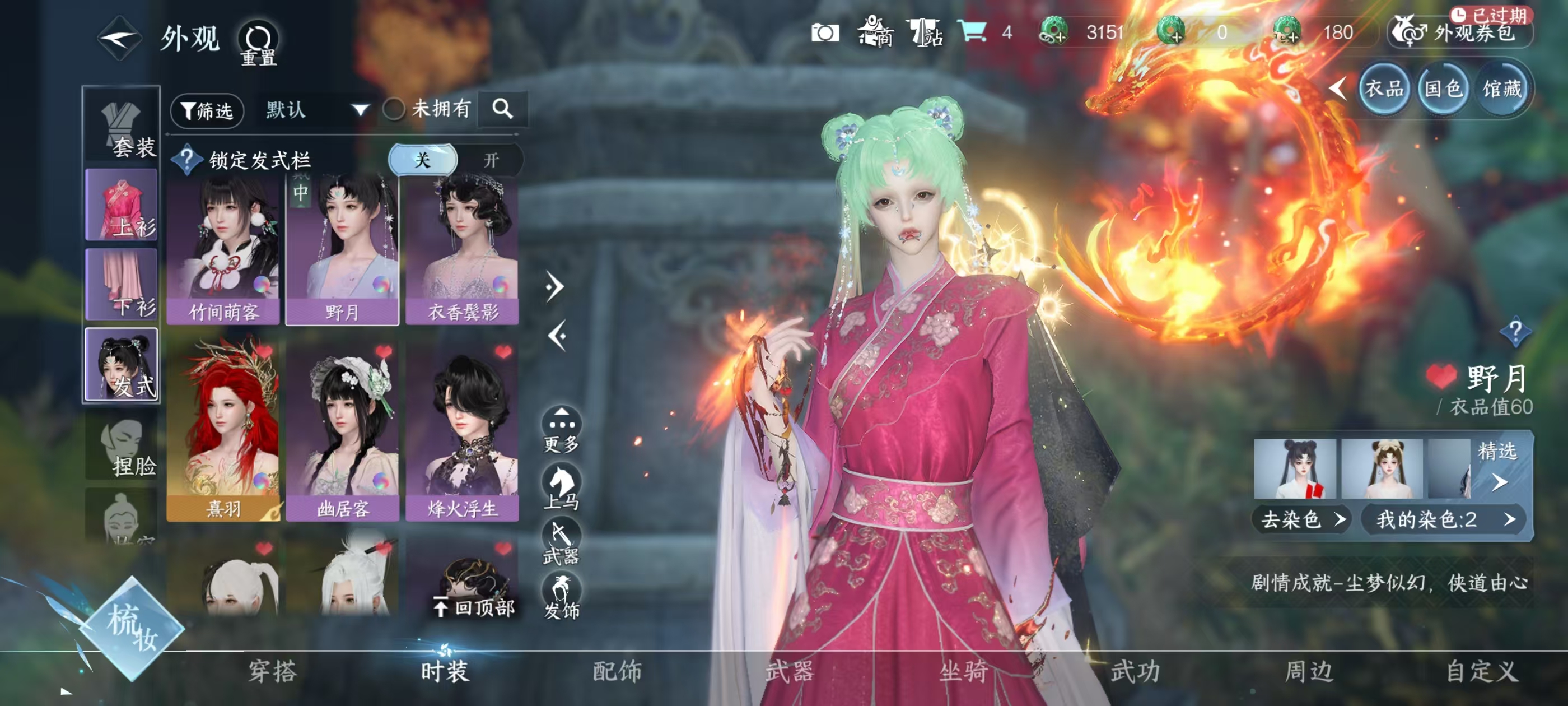This screenshot has width=1568, height=706.
Task: Choose the 竹间萌客 hairstyle
Action: click(x=223, y=251)
